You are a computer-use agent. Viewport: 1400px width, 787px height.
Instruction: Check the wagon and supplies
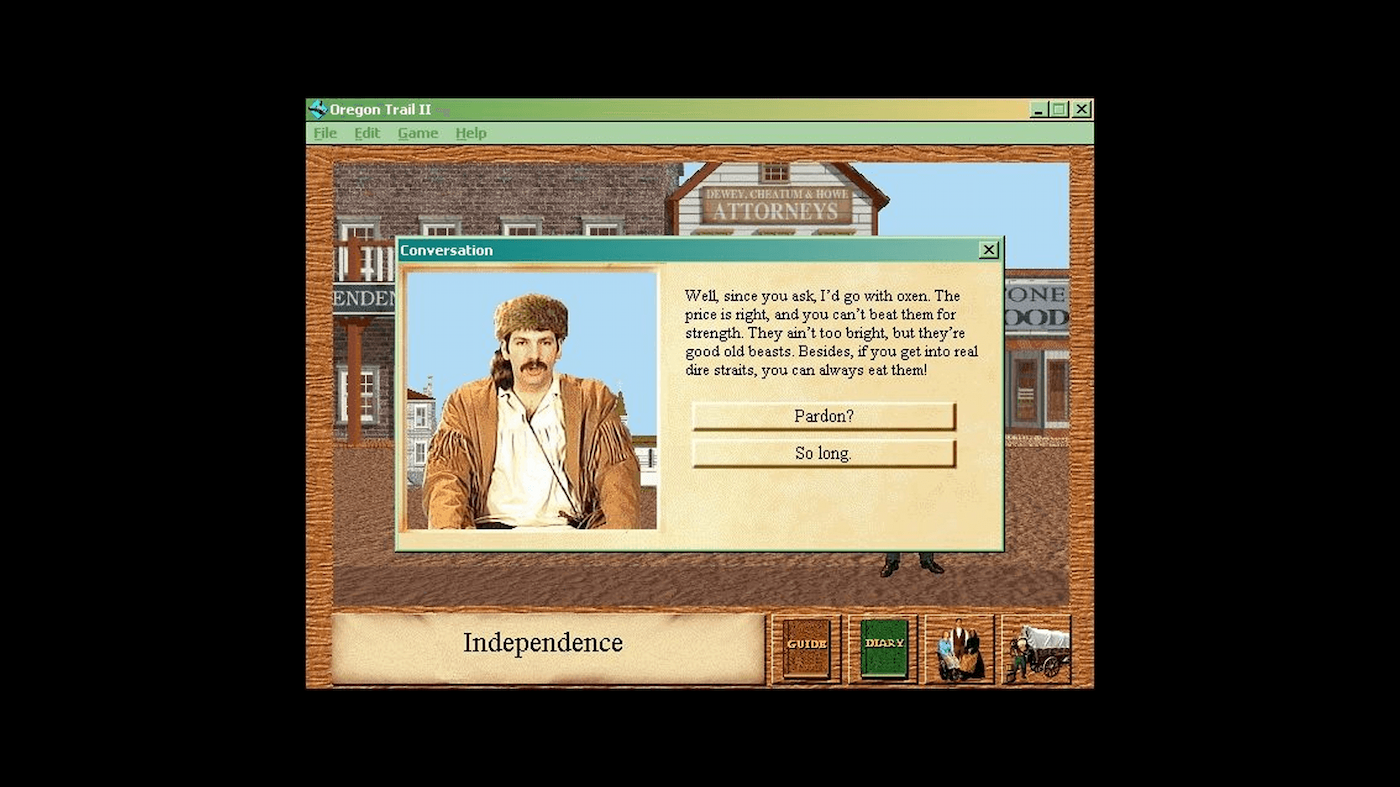pos(1036,648)
